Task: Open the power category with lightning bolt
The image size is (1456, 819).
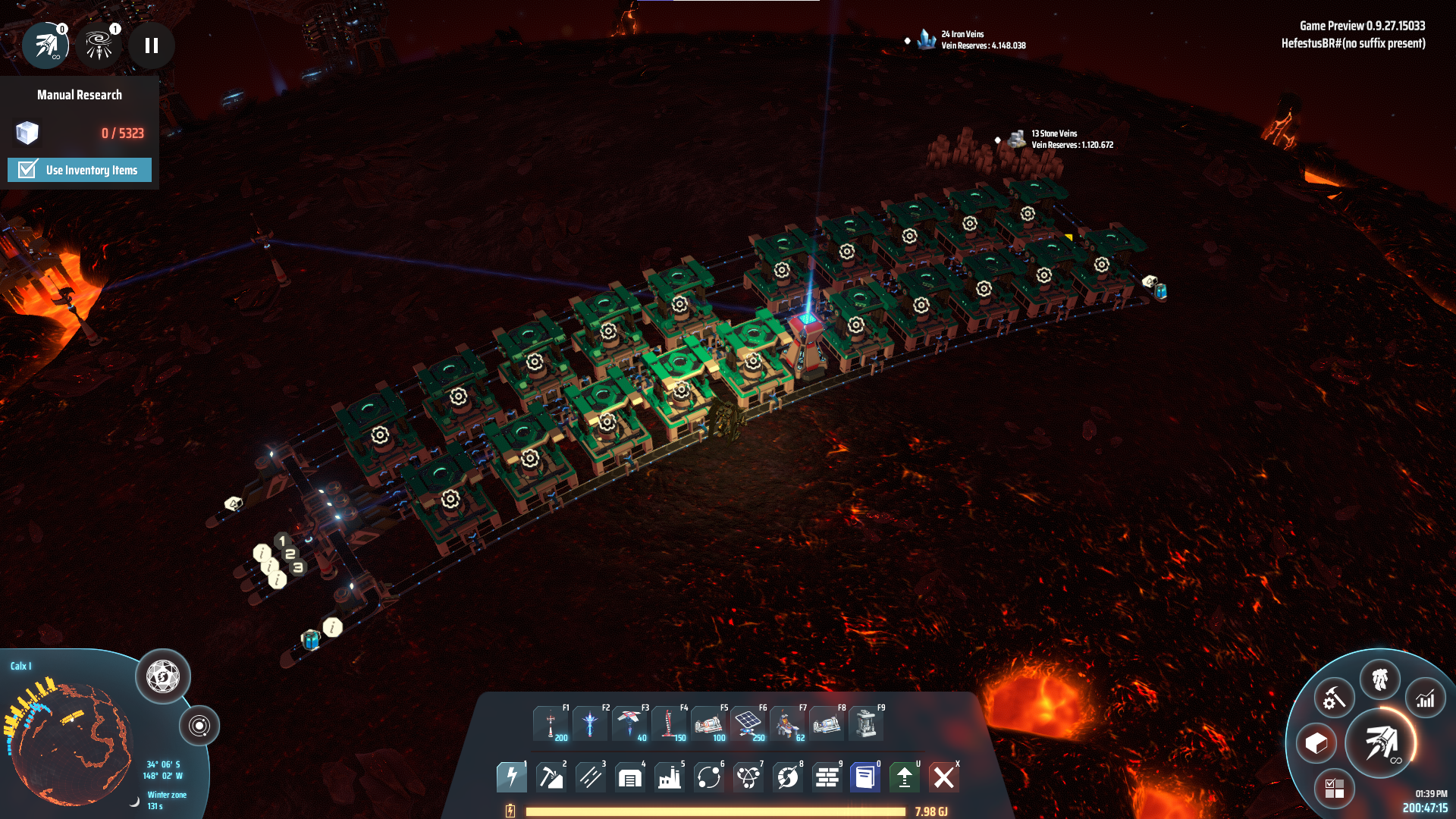Action: pyautogui.click(x=512, y=777)
